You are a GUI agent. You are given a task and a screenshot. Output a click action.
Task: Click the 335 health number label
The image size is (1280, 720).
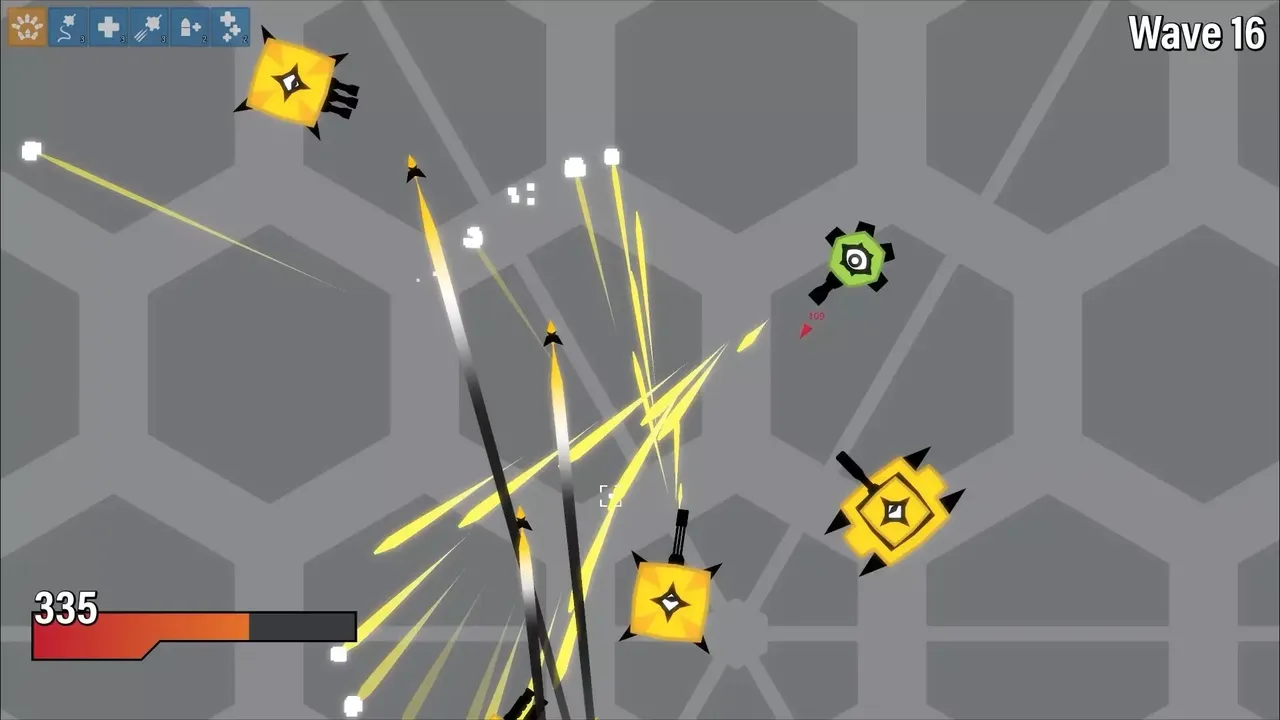pos(65,607)
